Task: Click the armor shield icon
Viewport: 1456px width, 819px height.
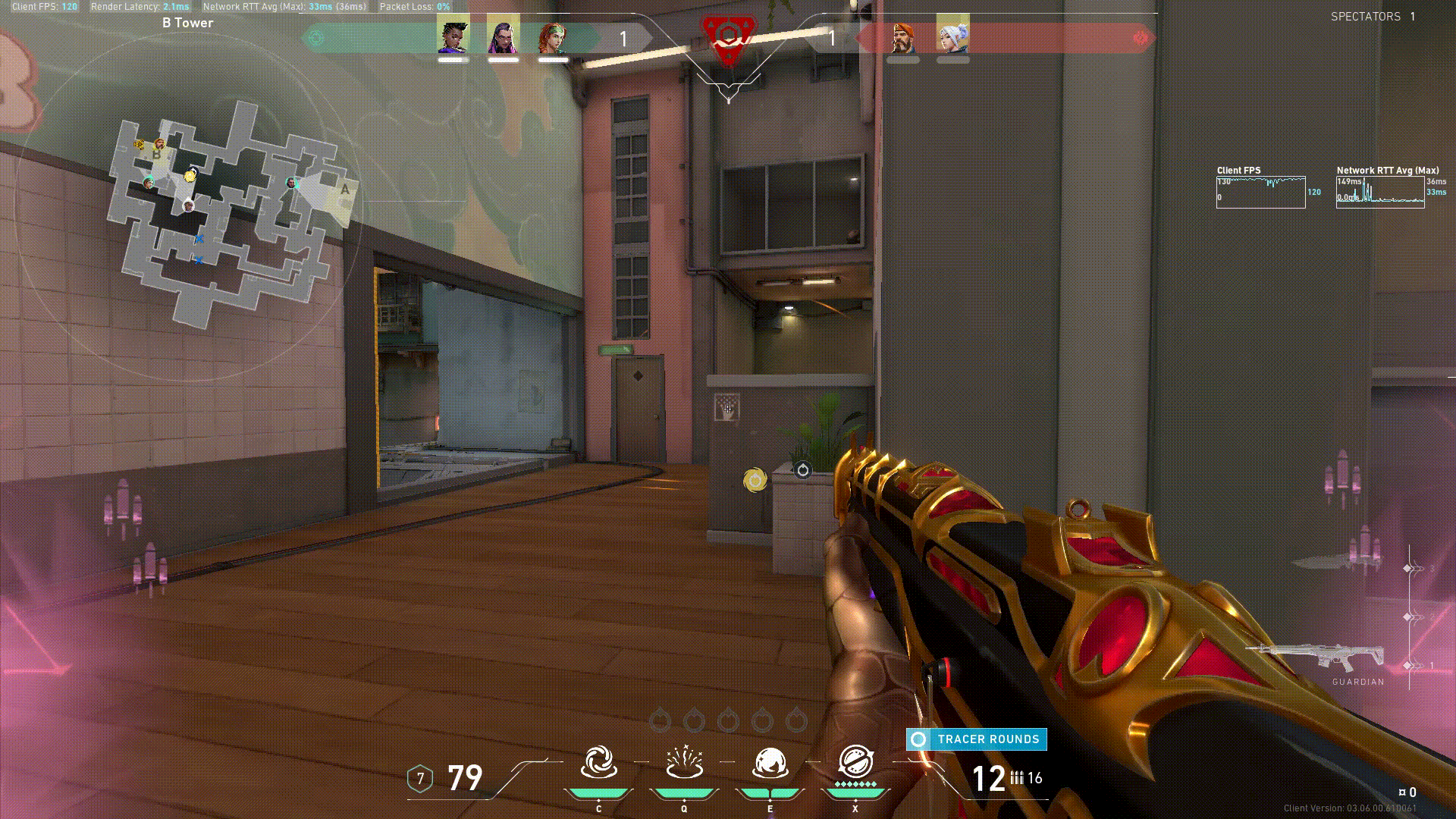Action: 420,779
